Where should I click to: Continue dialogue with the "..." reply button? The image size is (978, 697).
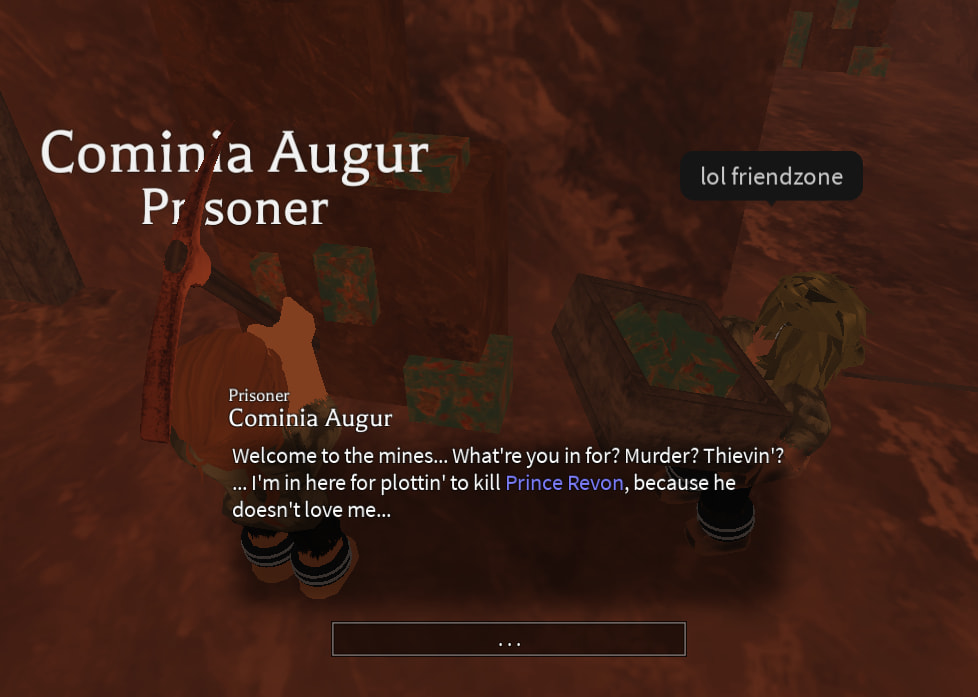pos(508,639)
